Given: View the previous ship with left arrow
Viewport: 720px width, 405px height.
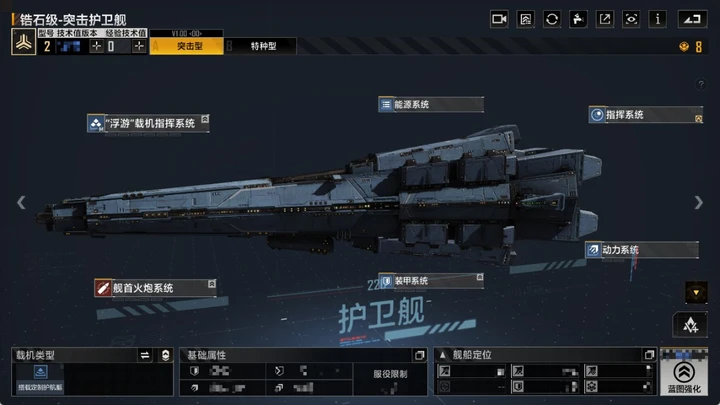Looking at the screenshot, I should coord(21,202).
